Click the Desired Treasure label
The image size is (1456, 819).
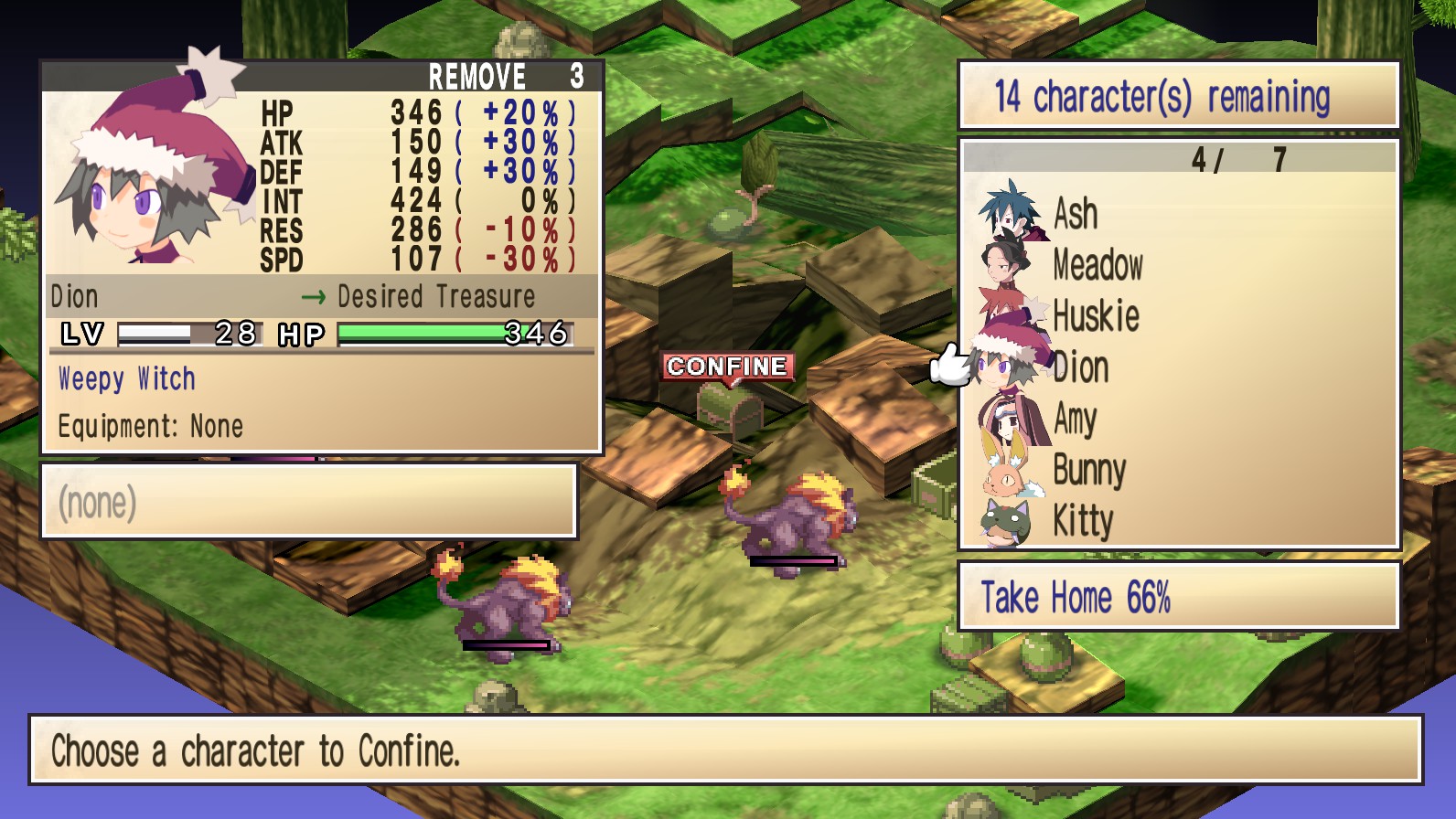tap(434, 295)
